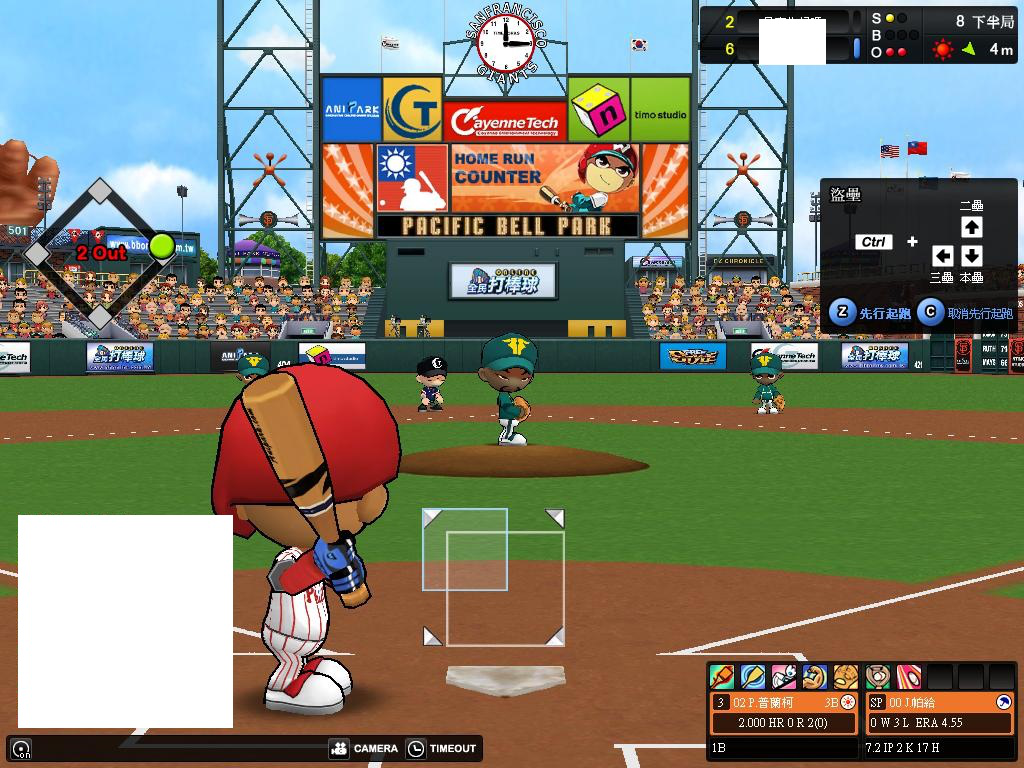This screenshot has width=1024, height=768.
Task: Select the wooden bat skill icon
Action: pyautogui.click(x=752, y=677)
